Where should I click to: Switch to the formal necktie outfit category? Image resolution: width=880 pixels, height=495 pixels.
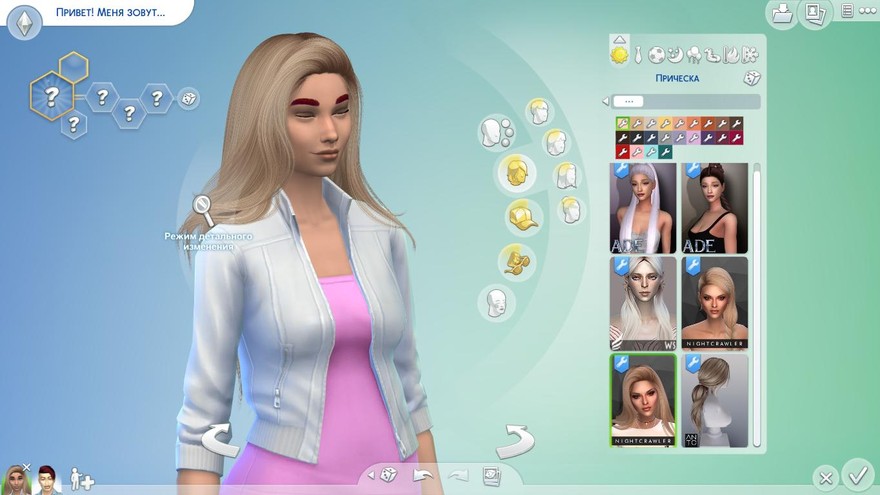638,54
